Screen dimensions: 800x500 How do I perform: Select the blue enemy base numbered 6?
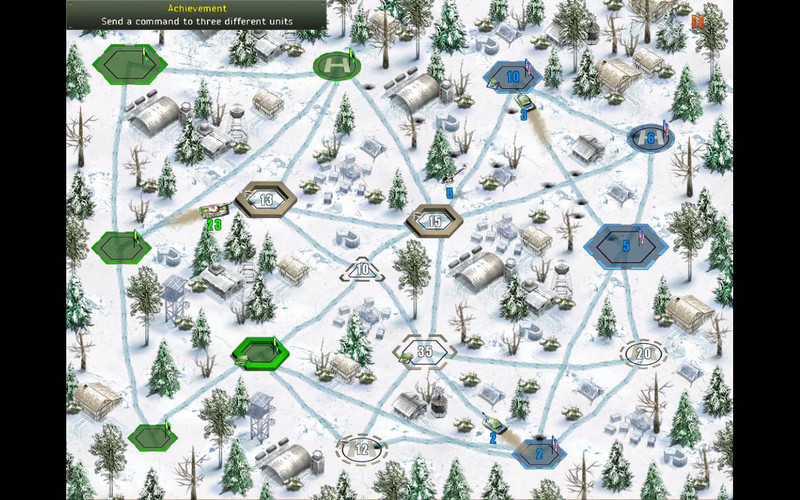point(650,139)
